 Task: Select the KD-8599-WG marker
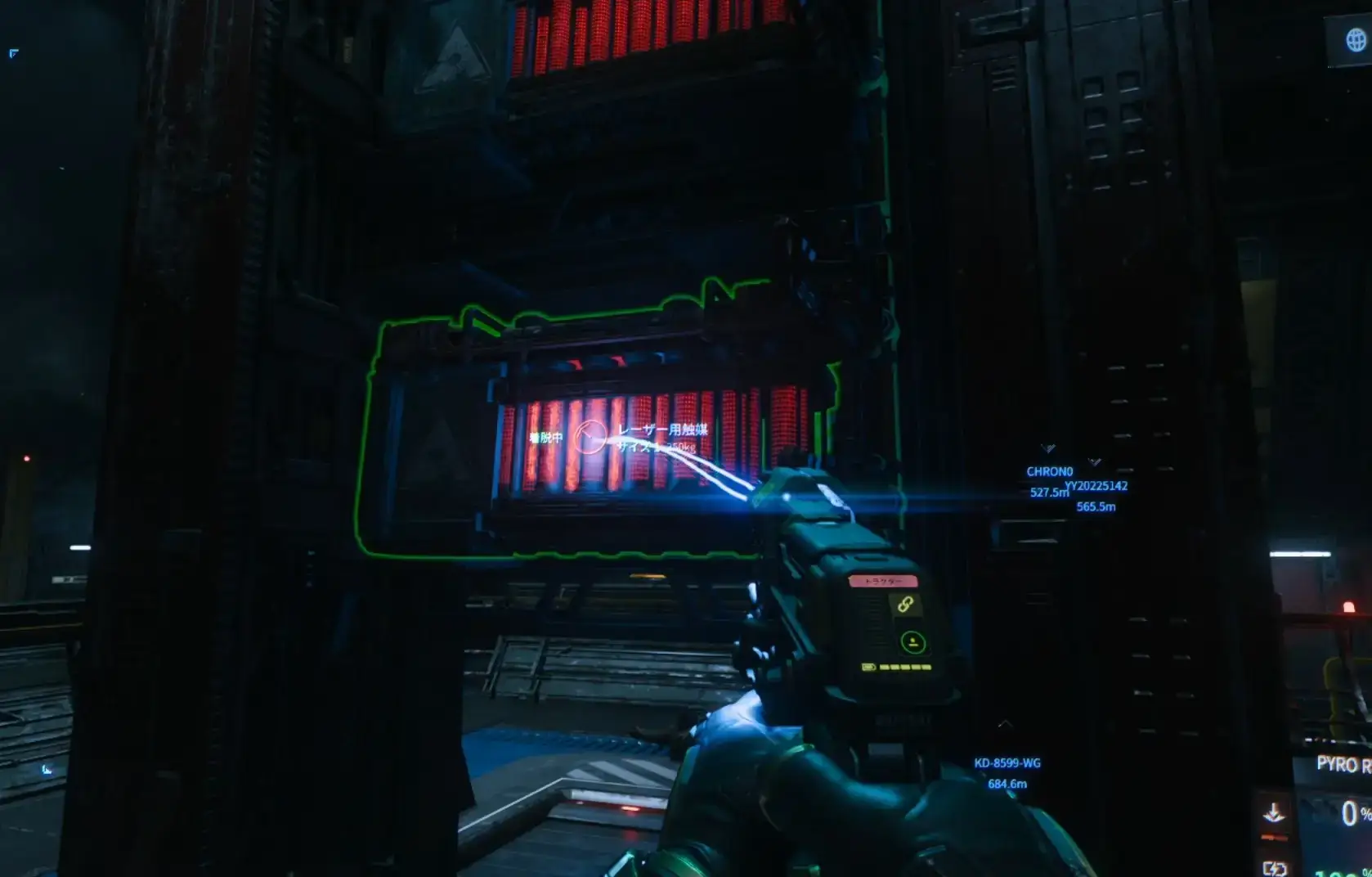click(1007, 763)
